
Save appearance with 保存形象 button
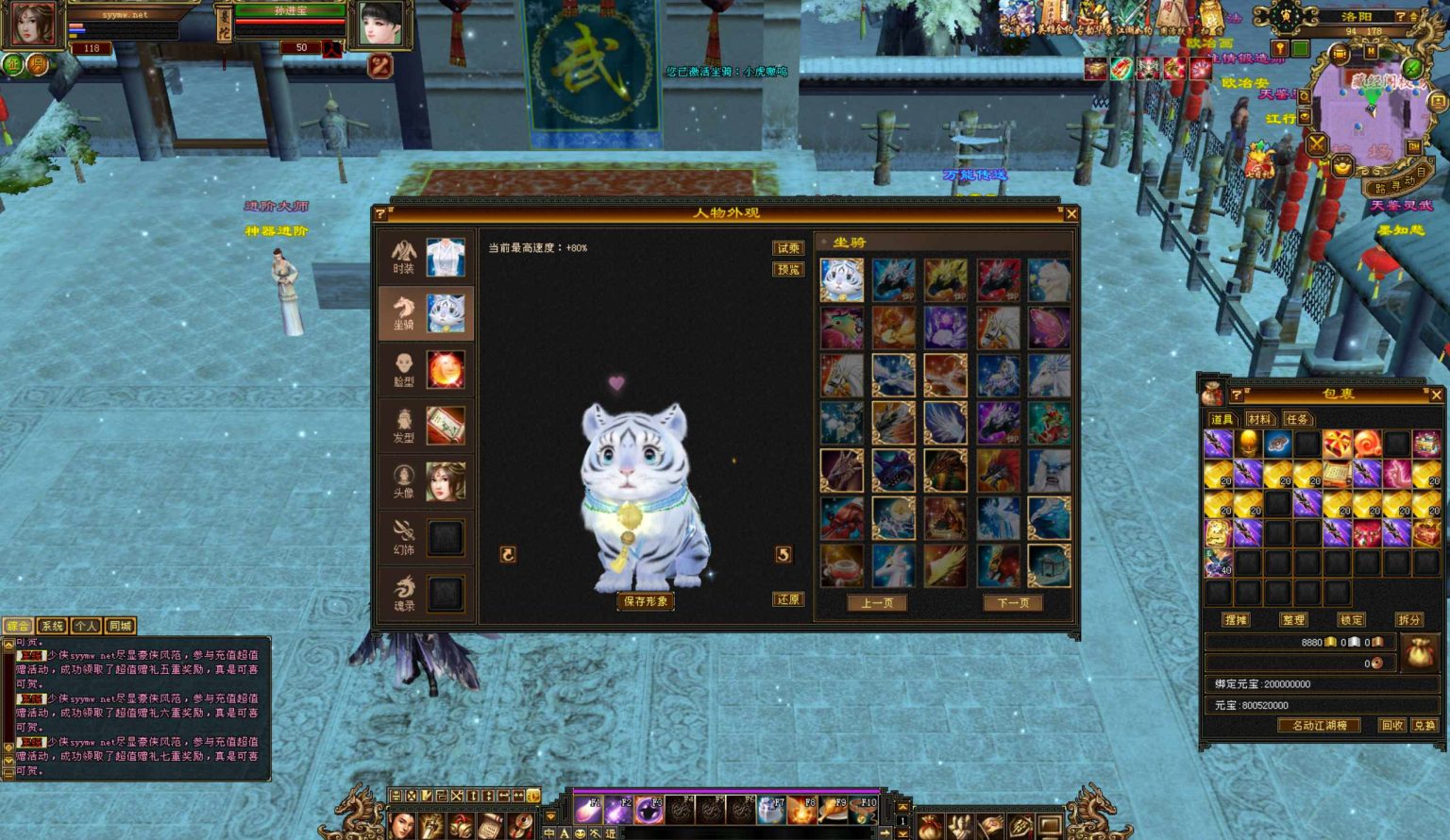pyautogui.click(x=646, y=601)
